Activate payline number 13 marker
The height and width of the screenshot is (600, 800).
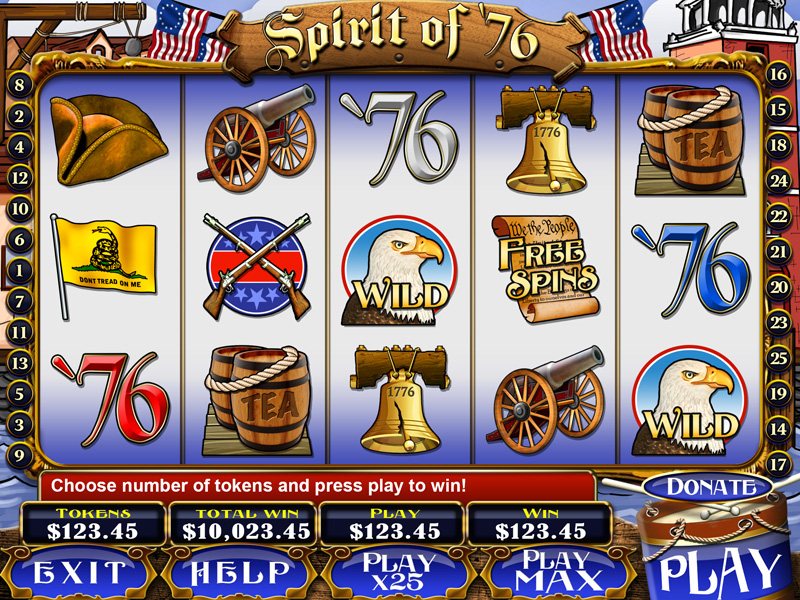coord(18,362)
